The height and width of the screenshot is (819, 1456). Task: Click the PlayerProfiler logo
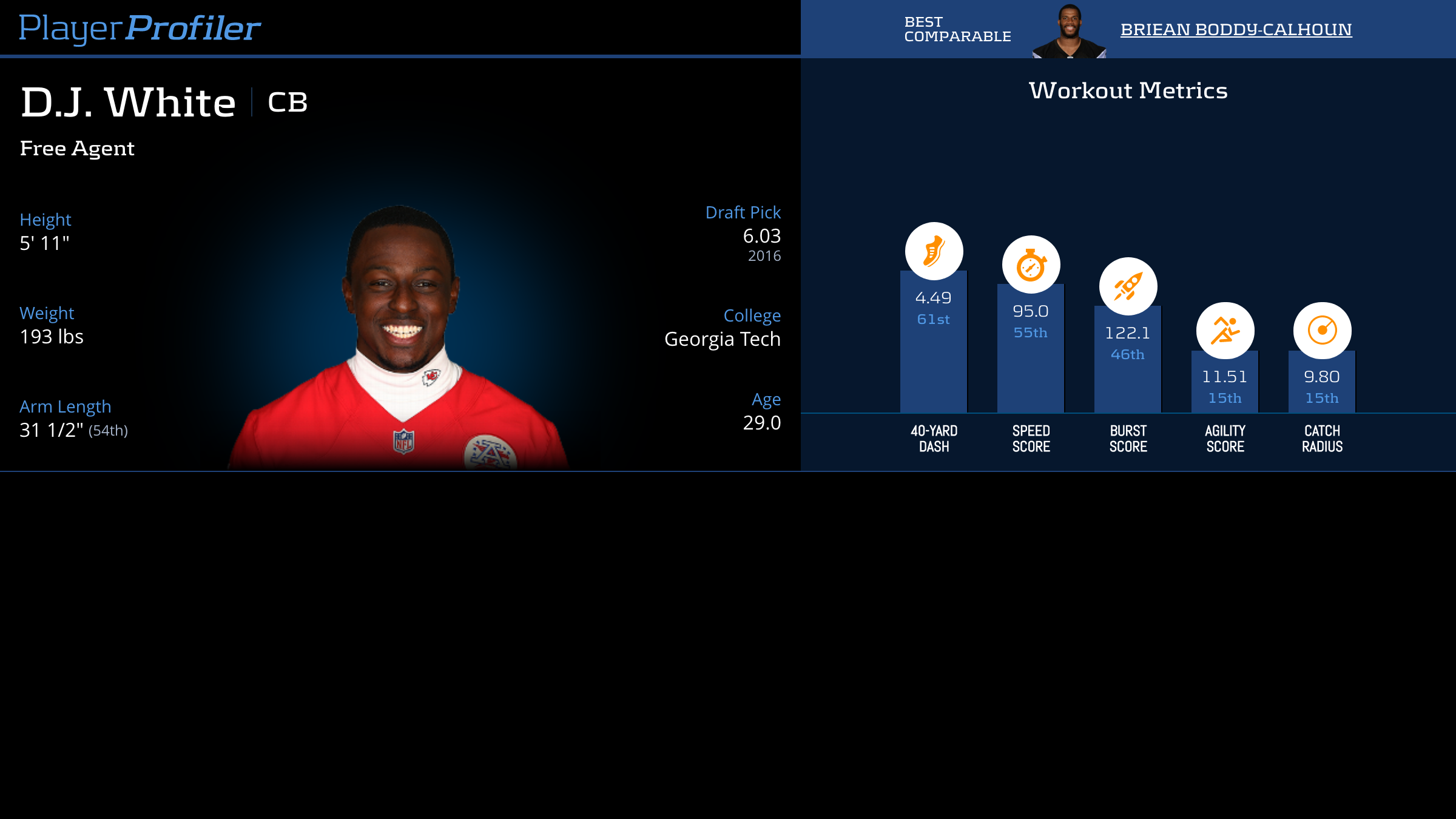[140, 28]
